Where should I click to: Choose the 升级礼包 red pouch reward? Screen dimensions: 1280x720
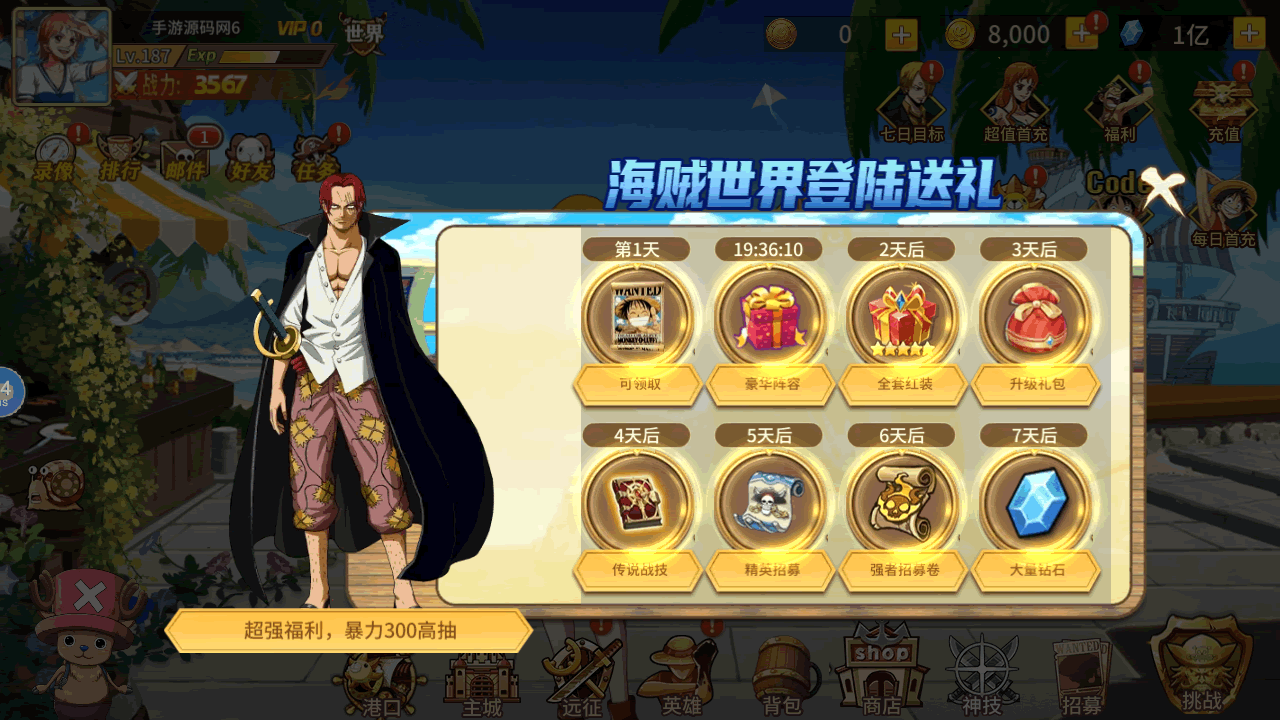pyautogui.click(x=1034, y=317)
